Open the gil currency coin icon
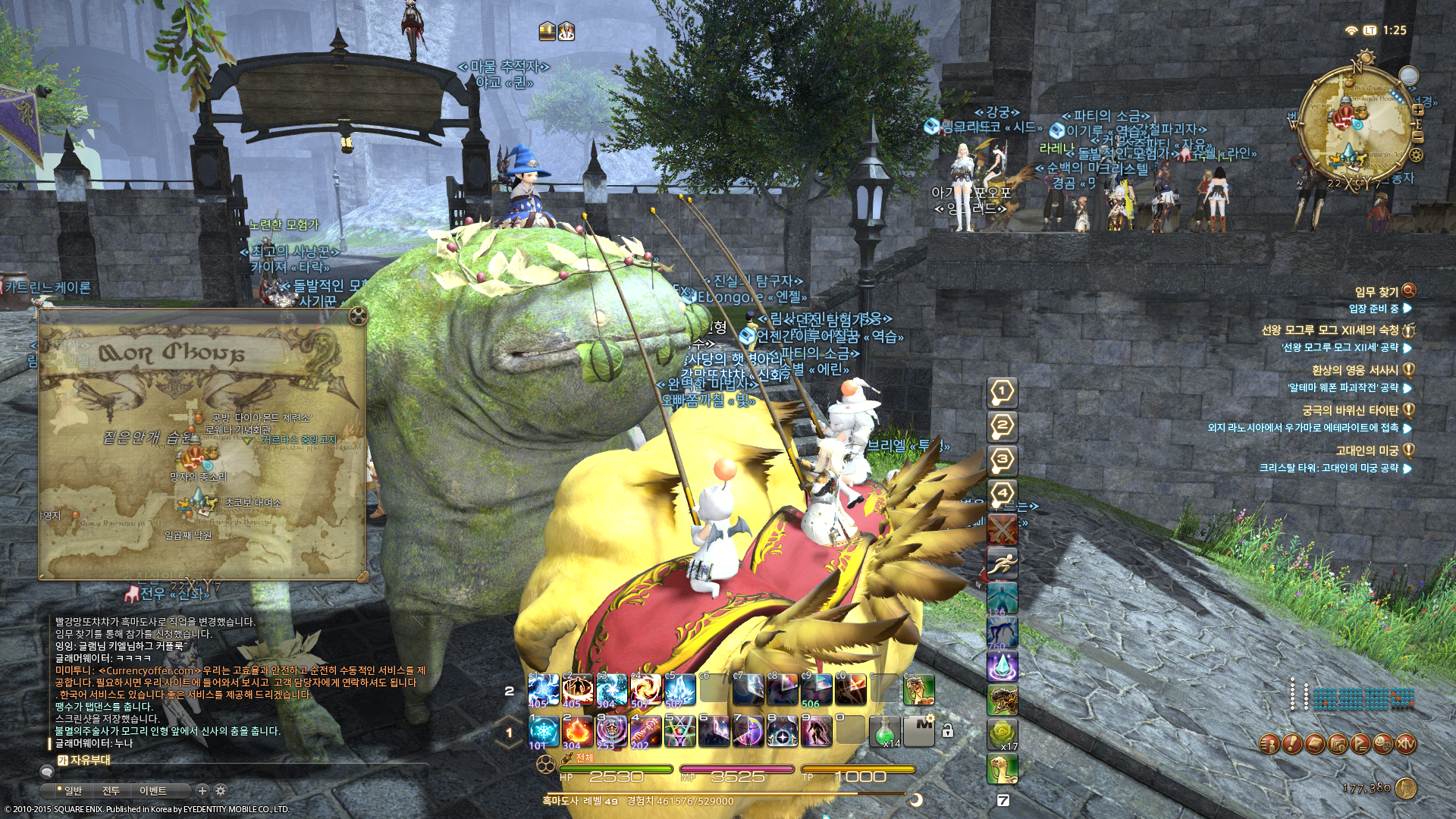 click(x=1405, y=788)
